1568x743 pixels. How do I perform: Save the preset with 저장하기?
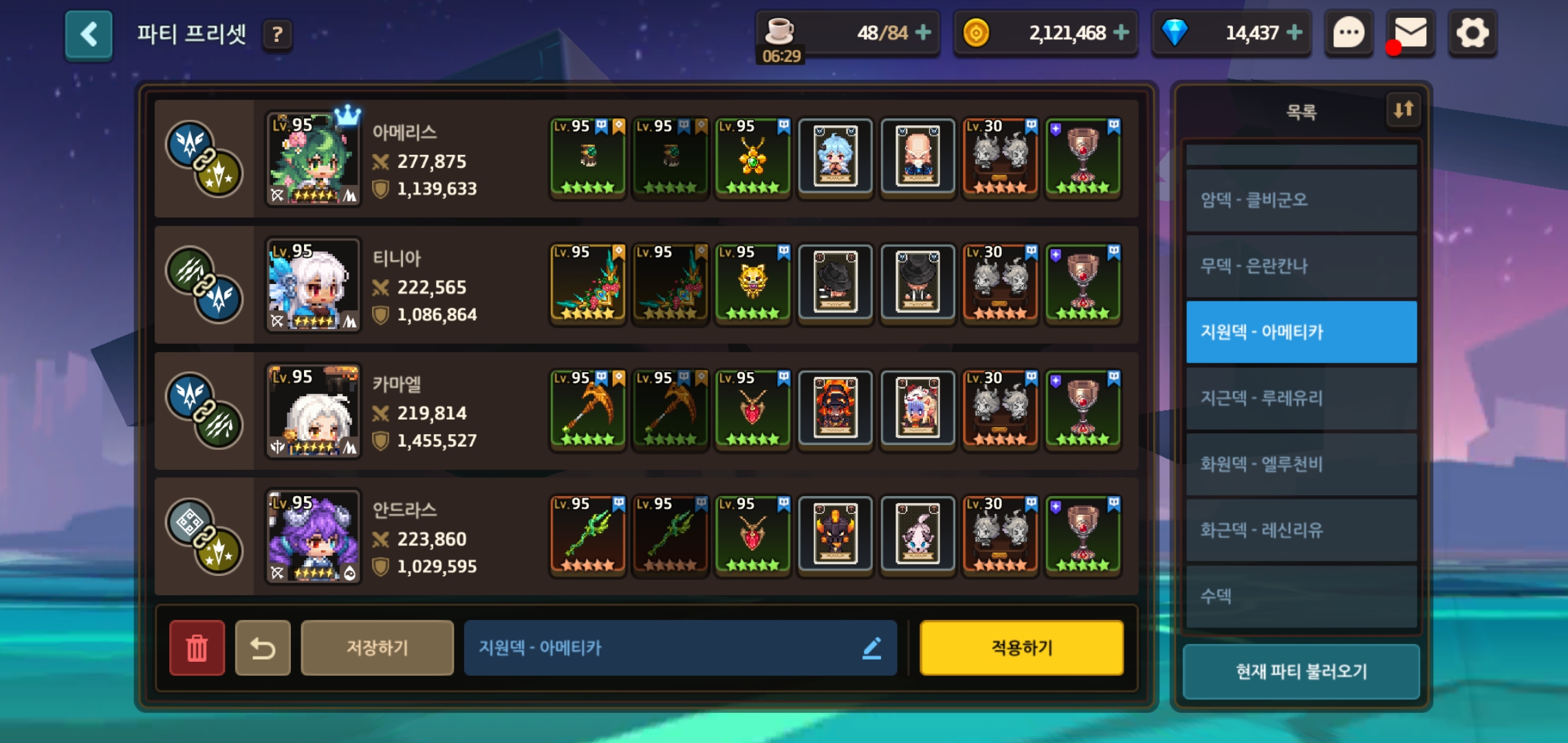377,647
